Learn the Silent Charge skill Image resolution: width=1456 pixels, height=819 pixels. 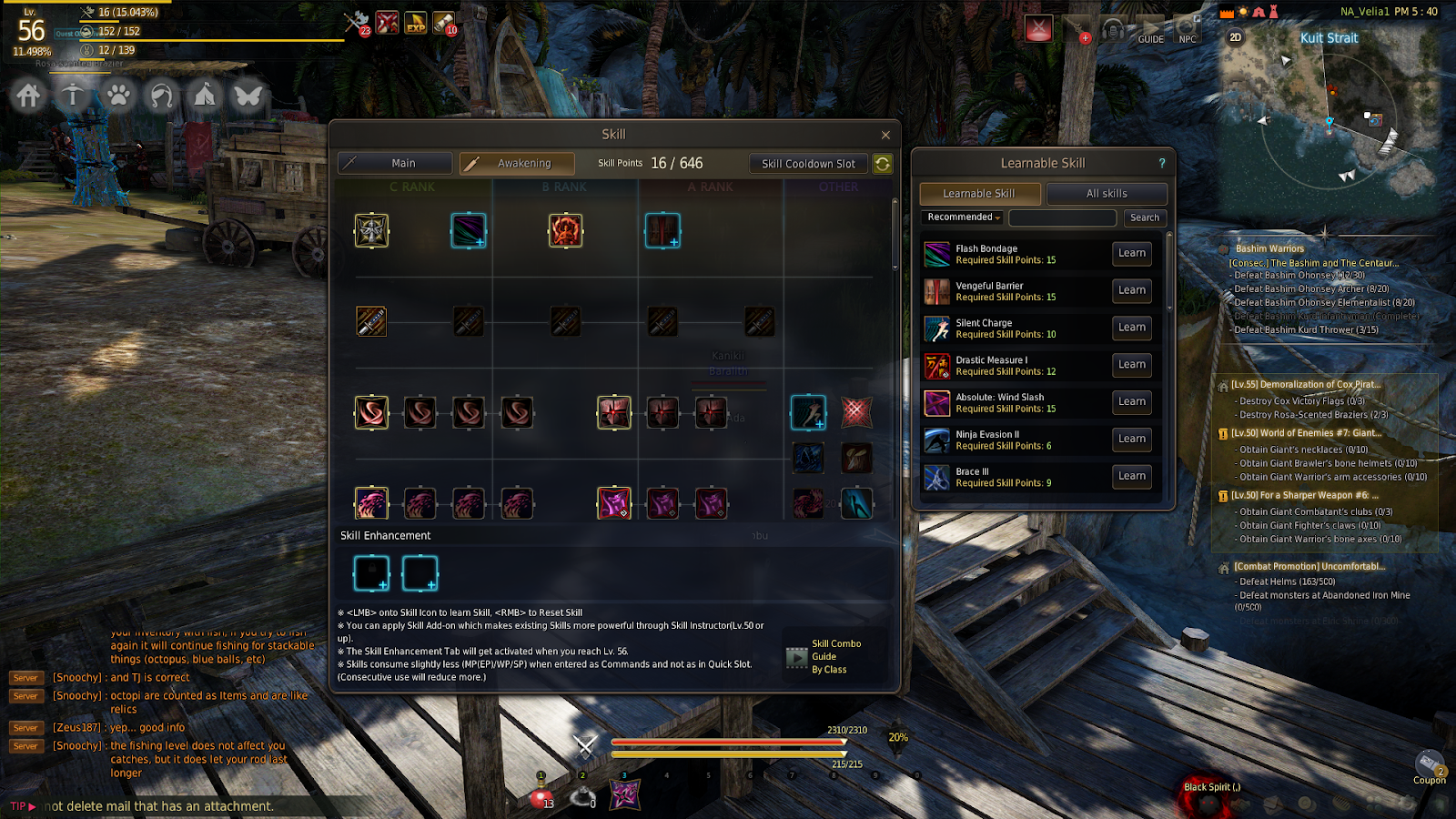[x=1132, y=328]
